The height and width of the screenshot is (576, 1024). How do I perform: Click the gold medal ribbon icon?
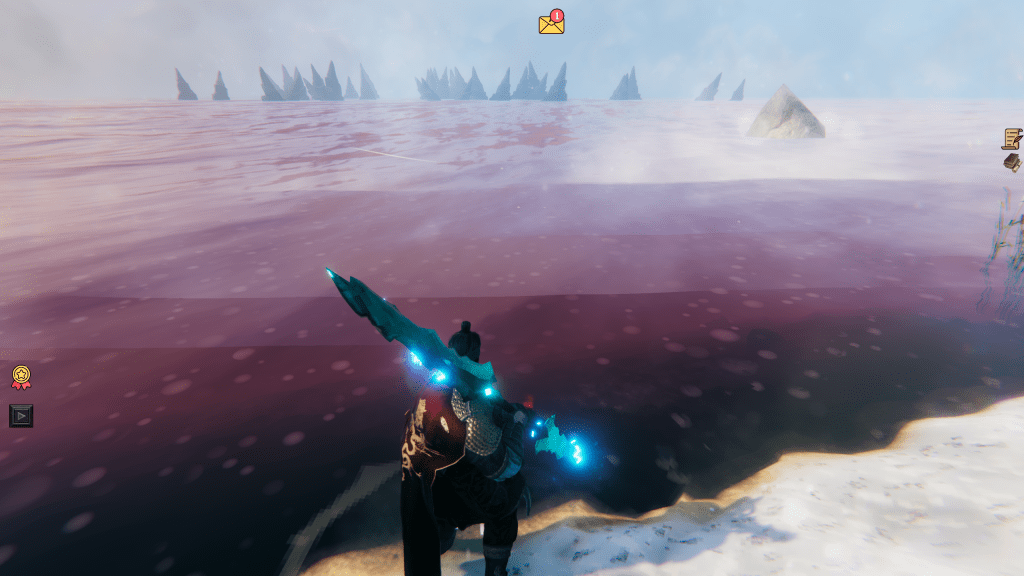[x=21, y=377]
